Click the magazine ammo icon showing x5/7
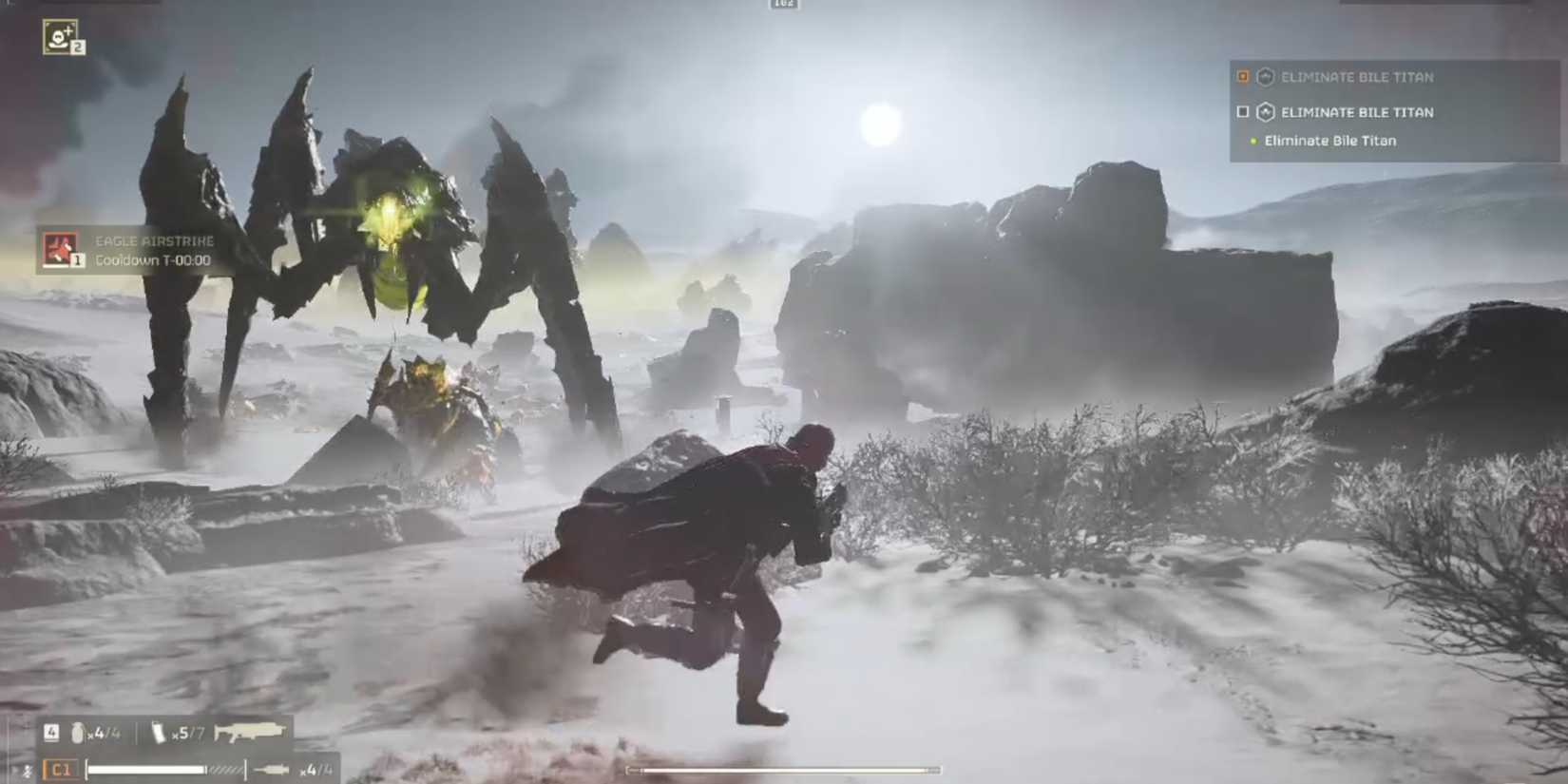Screen dimensions: 1568x784 pyautogui.click(x=160, y=731)
